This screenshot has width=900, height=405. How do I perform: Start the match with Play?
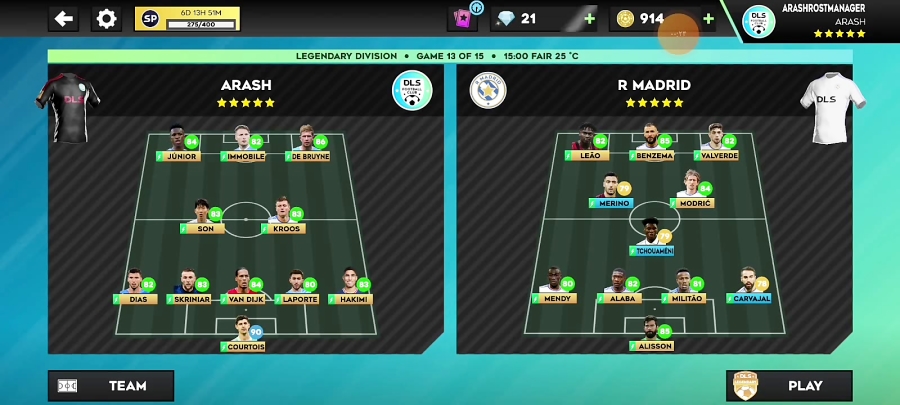click(789, 385)
